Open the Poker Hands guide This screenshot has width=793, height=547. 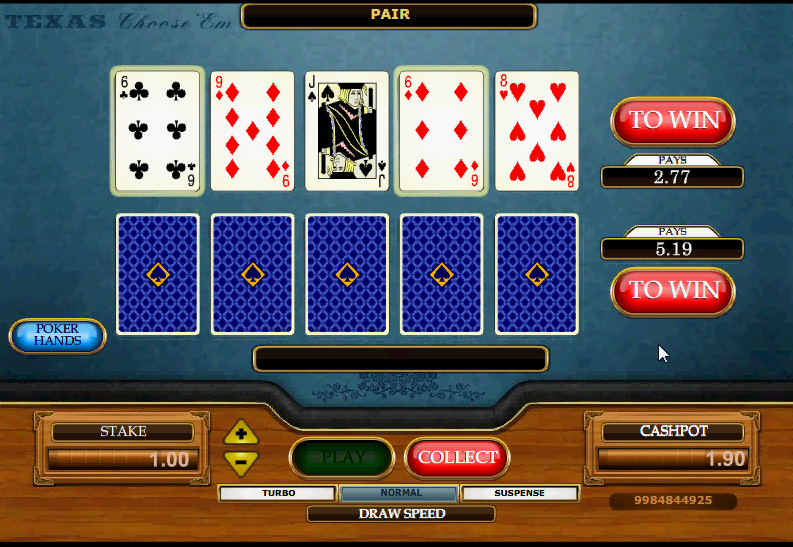point(58,335)
